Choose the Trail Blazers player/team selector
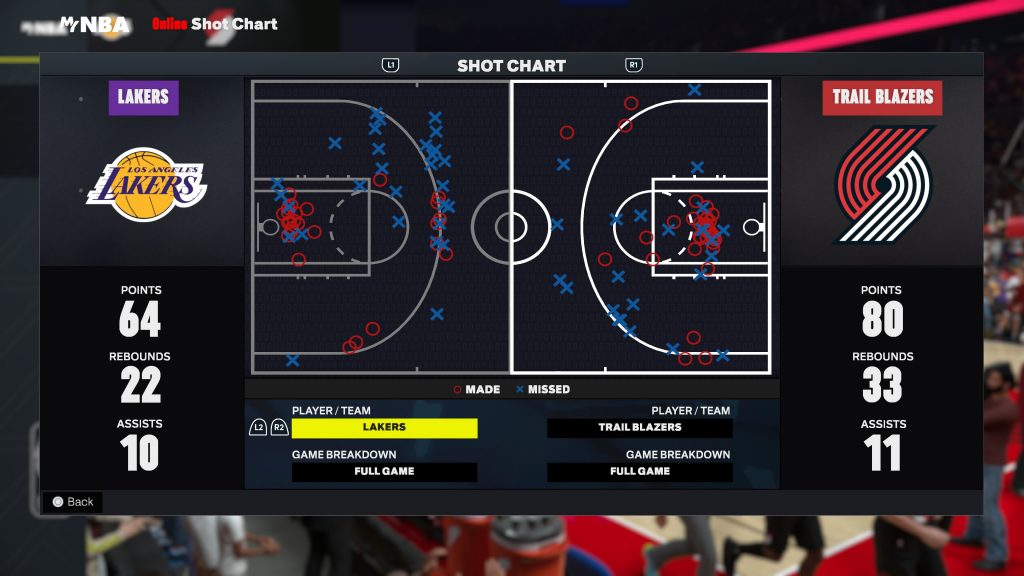Viewport: 1024px width, 576px height. click(640, 428)
